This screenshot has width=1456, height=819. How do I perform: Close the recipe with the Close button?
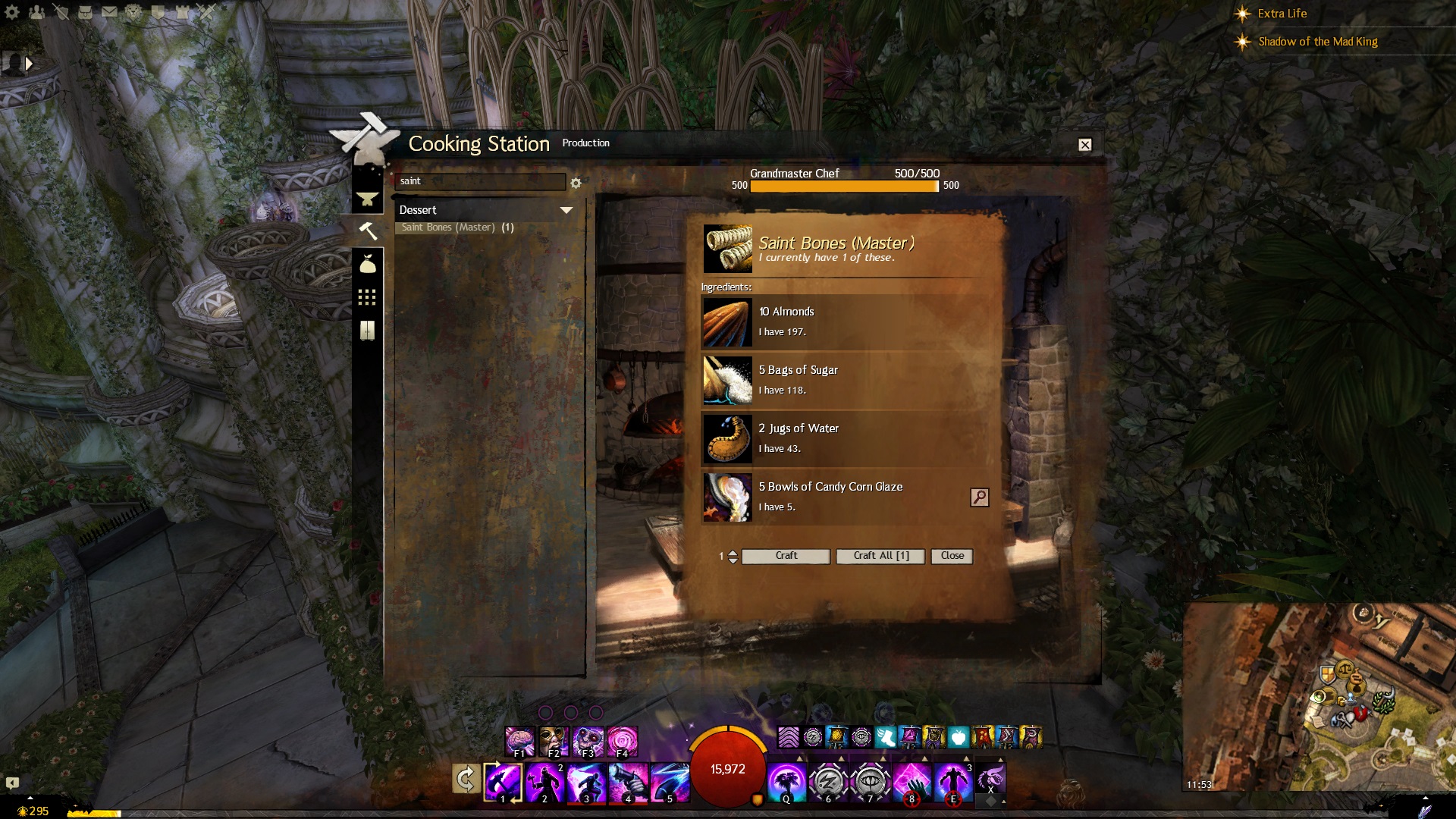point(952,556)
